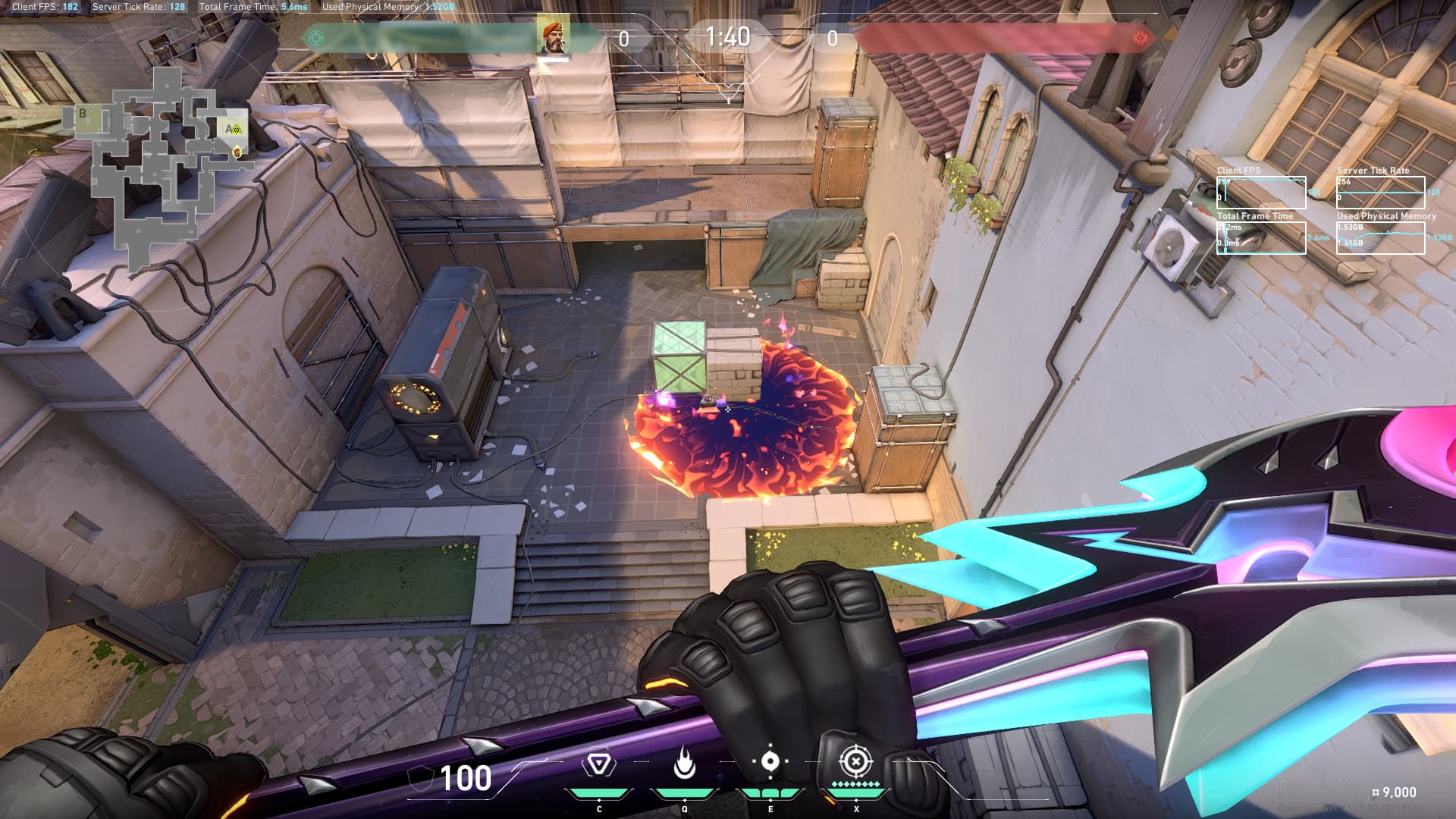Select the Incendiary flame ability icon
1456x819 pixels.
[x=684, y=764]
